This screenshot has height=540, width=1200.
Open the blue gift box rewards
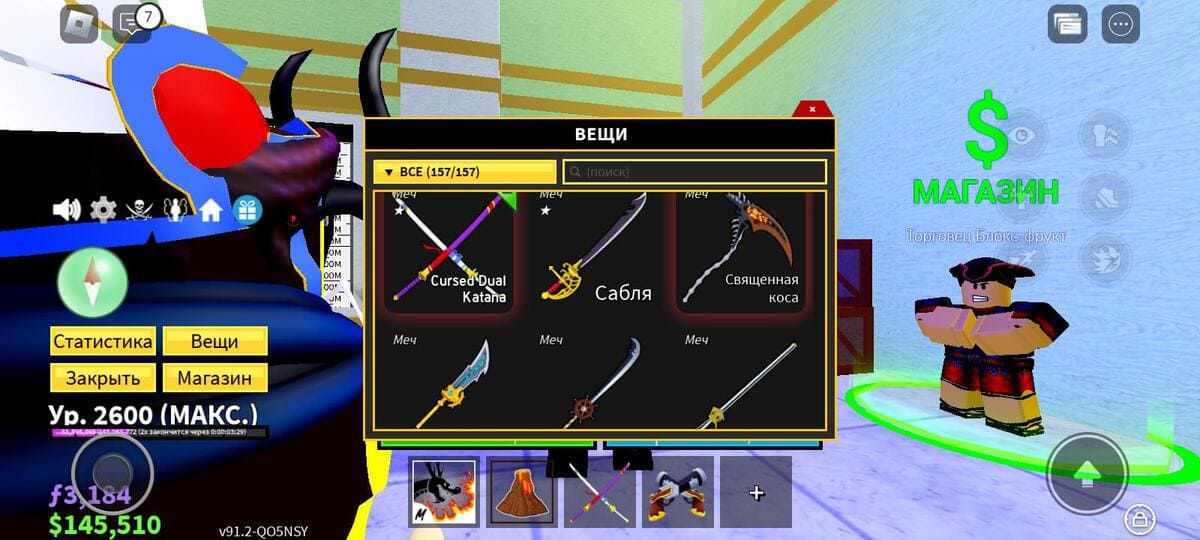click(246, 210)
